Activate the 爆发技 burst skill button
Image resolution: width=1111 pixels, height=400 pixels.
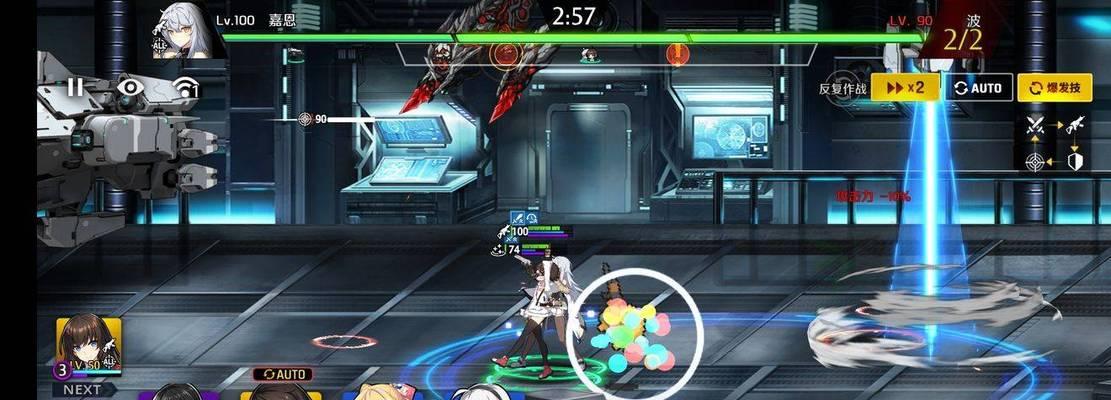click(1054, 88)
